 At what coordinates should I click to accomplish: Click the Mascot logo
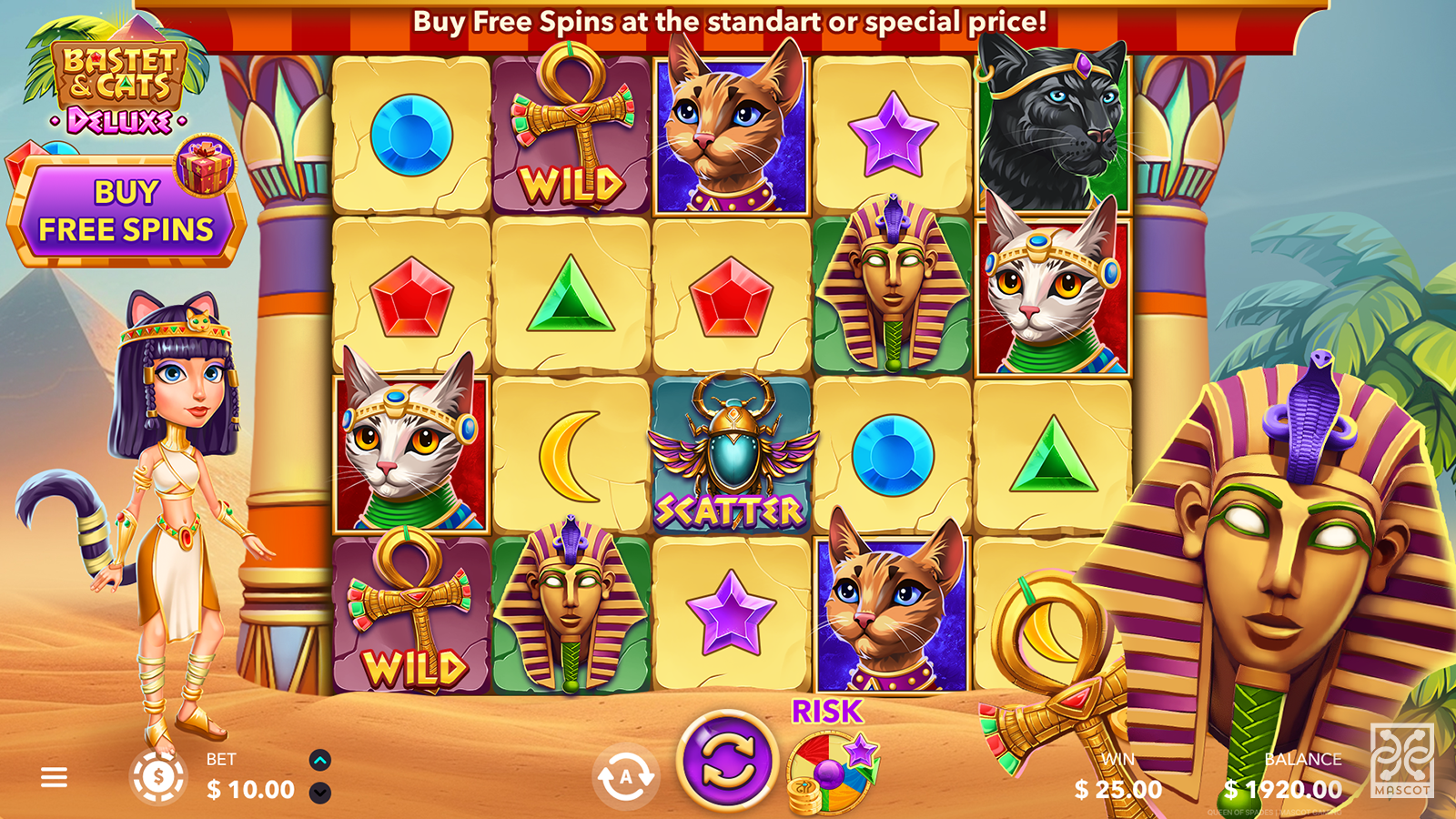pyautogui.click(x=1401, y=761)
